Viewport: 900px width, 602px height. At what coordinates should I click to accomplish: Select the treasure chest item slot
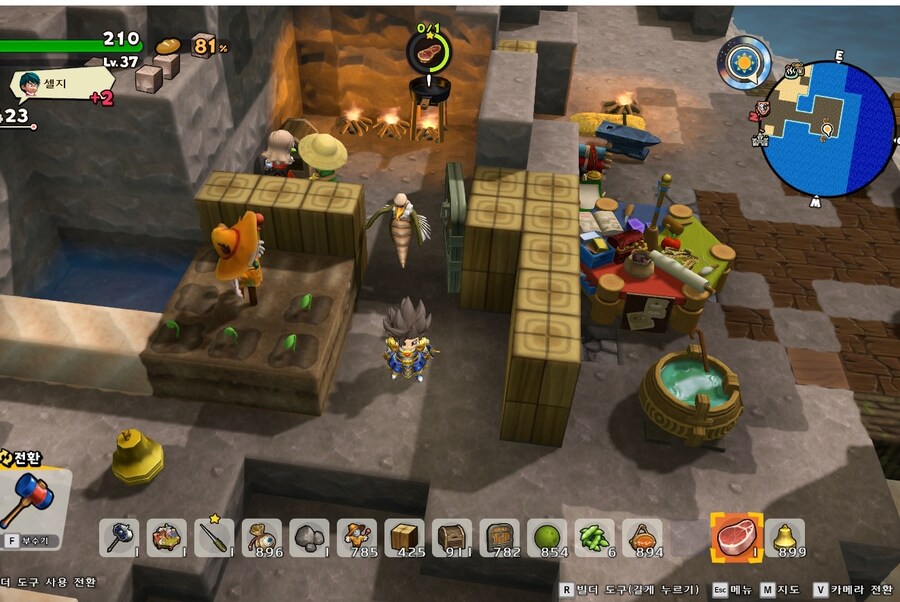[x=452, y=538]
